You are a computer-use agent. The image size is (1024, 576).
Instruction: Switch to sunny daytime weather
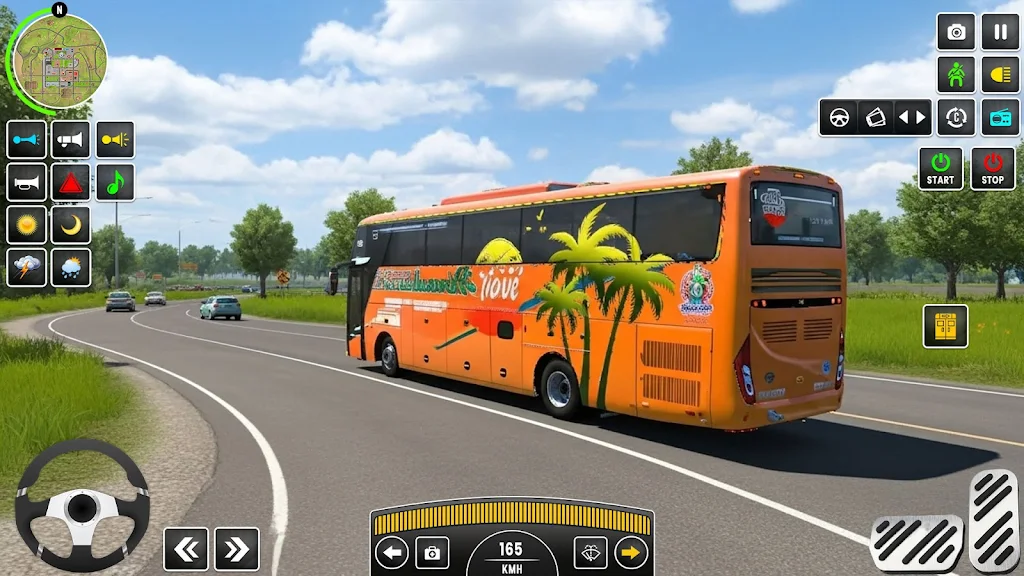pos(27,225)
